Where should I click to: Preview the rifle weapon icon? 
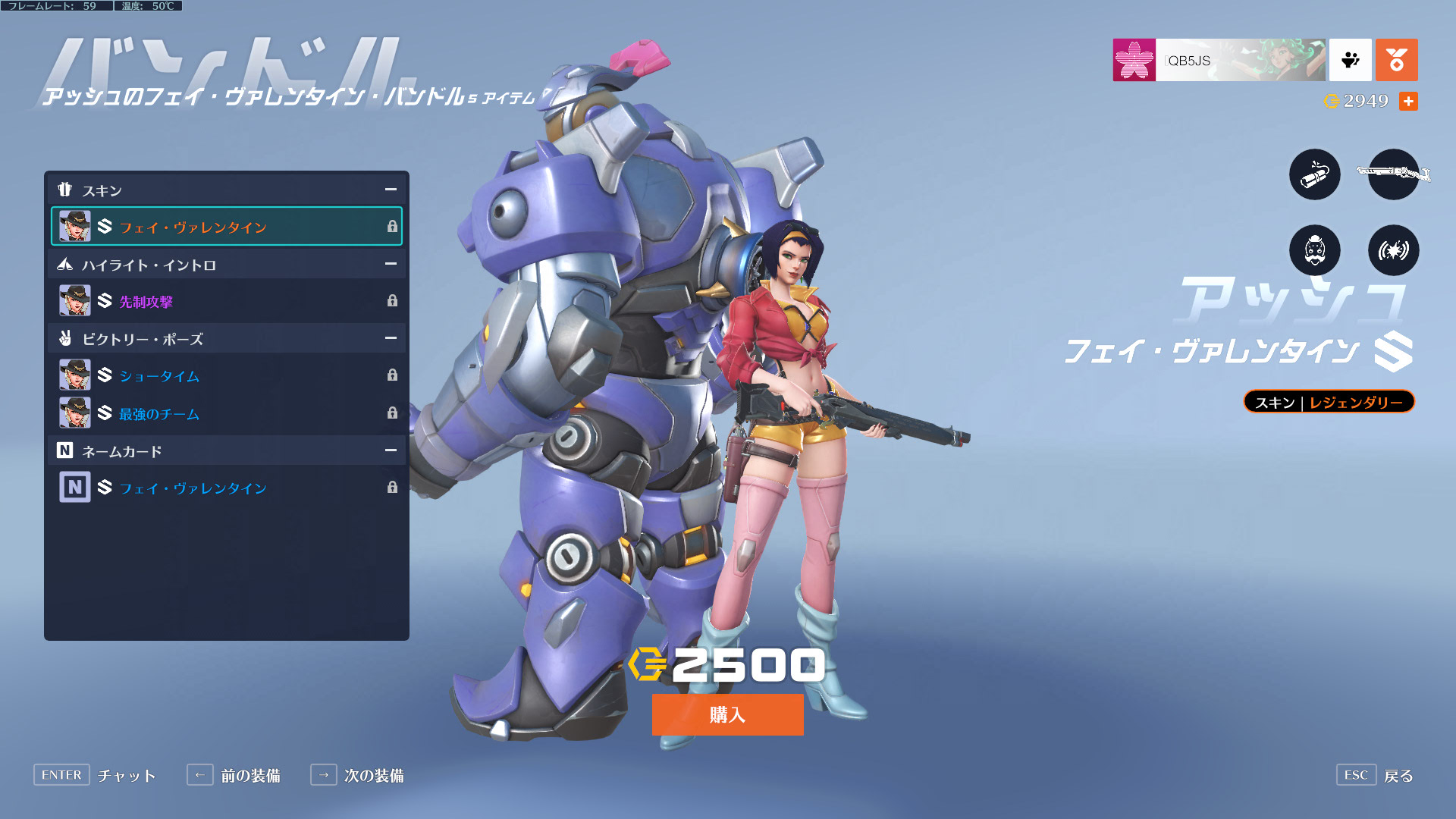1393,174
